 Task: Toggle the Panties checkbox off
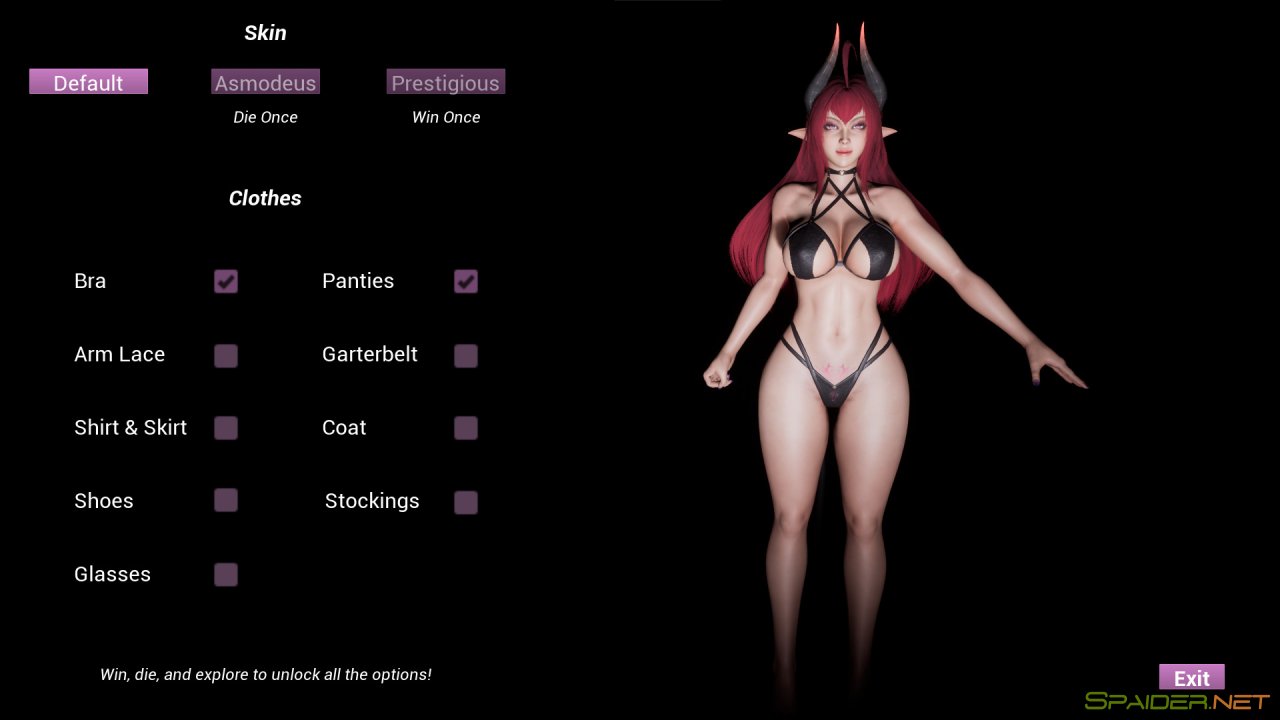pos(466,282)
